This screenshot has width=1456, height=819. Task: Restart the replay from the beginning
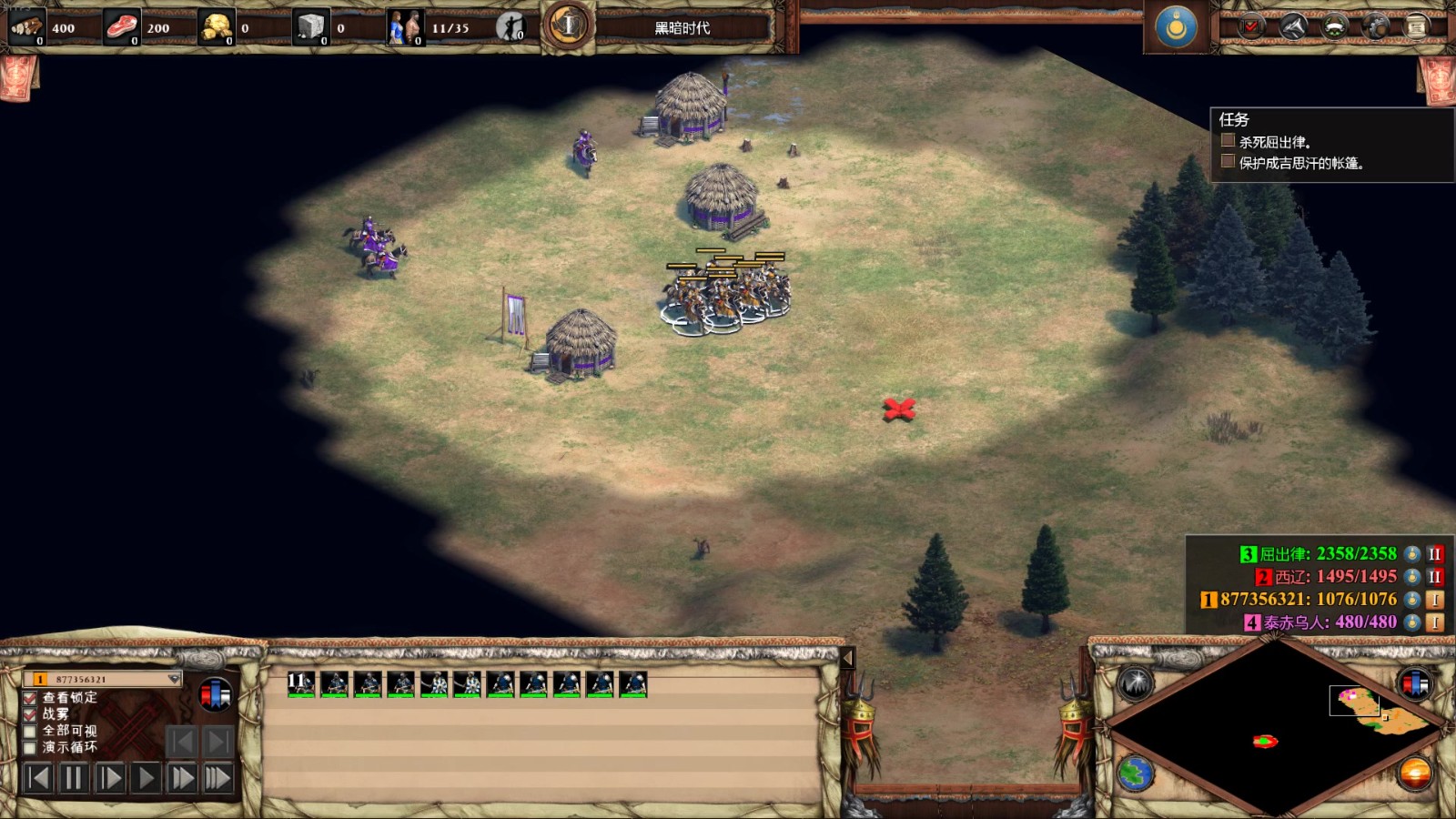pos(37,778)
